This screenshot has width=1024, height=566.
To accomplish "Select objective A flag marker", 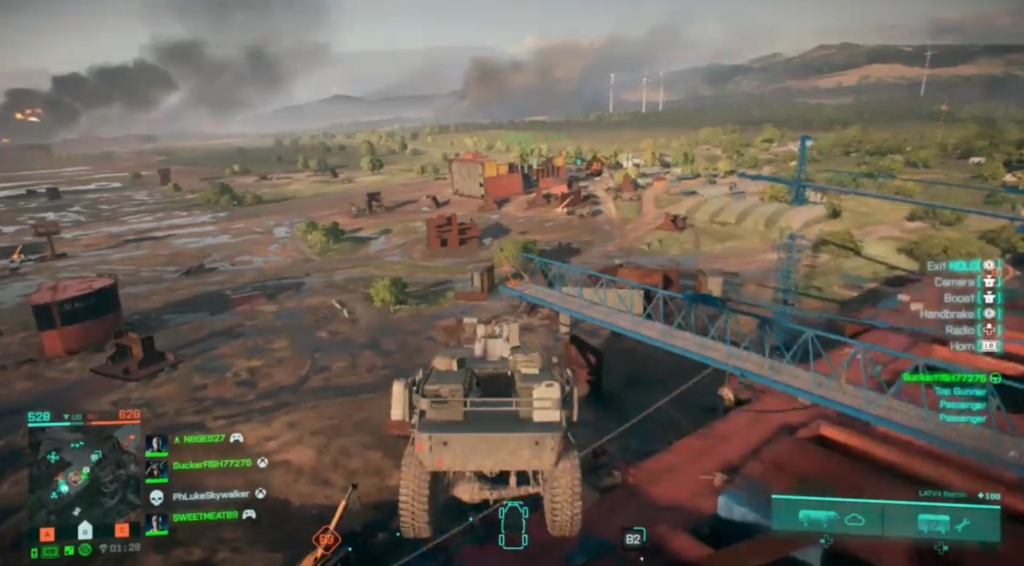I will [46, 532].
